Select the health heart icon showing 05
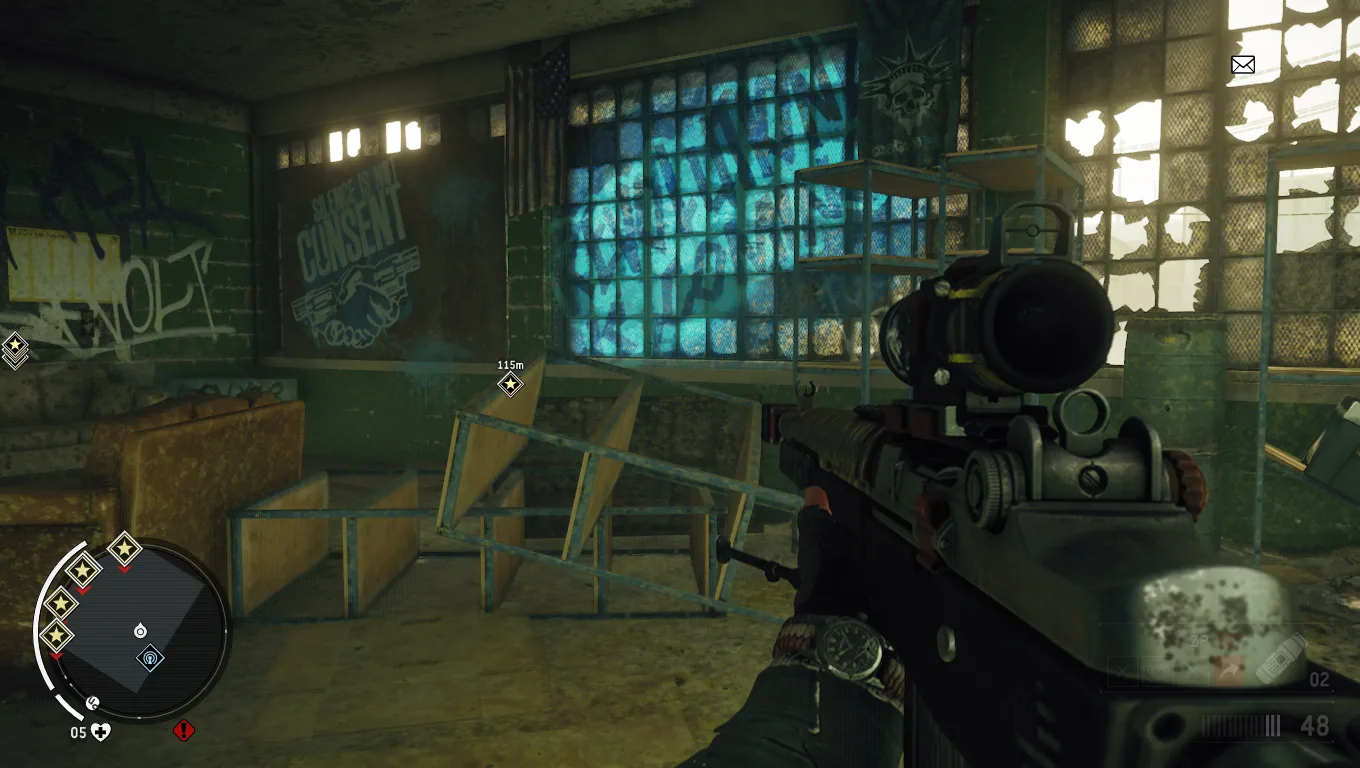Screen dimensions: 1360x768 click(100, 731)
